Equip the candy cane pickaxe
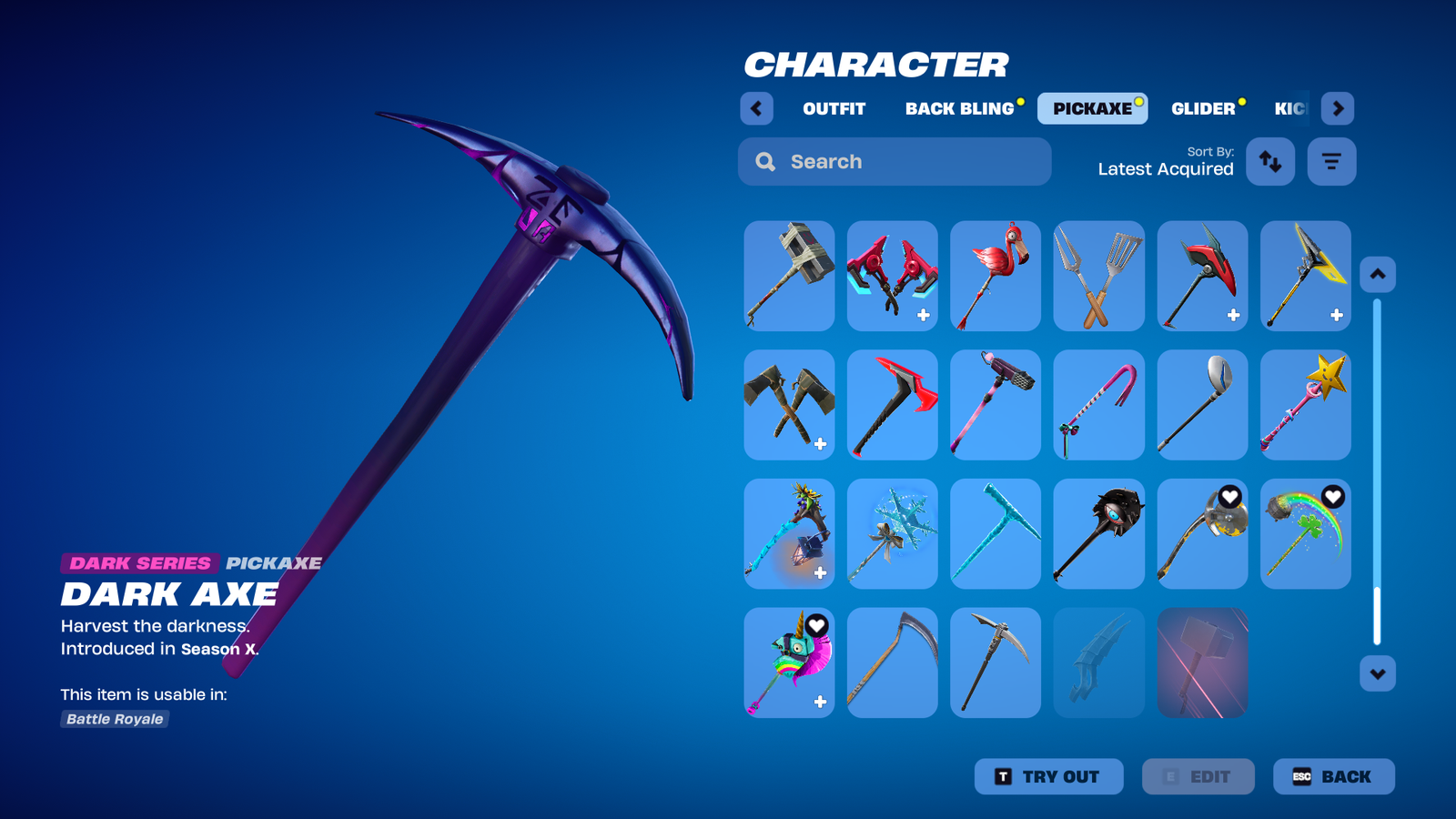The width and height of the screenshot is (1456, 819). click(1098, 405)
